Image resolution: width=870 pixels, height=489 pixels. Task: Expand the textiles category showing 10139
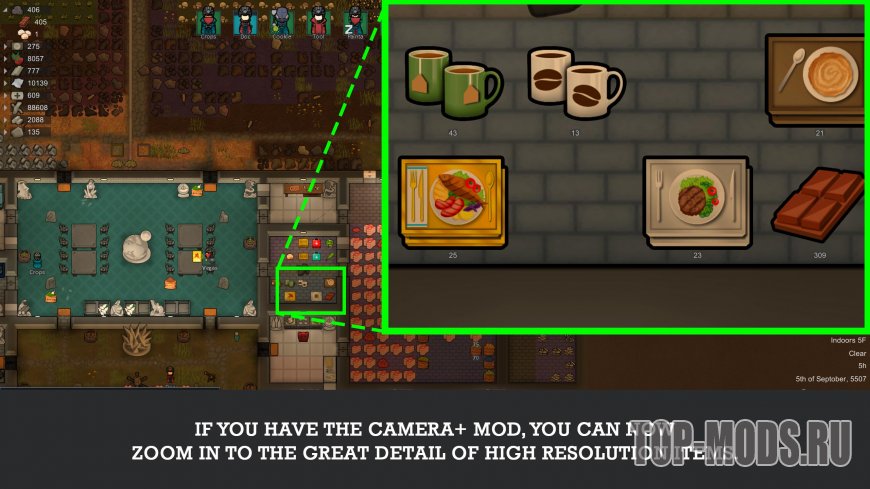[x=6, y=83]
